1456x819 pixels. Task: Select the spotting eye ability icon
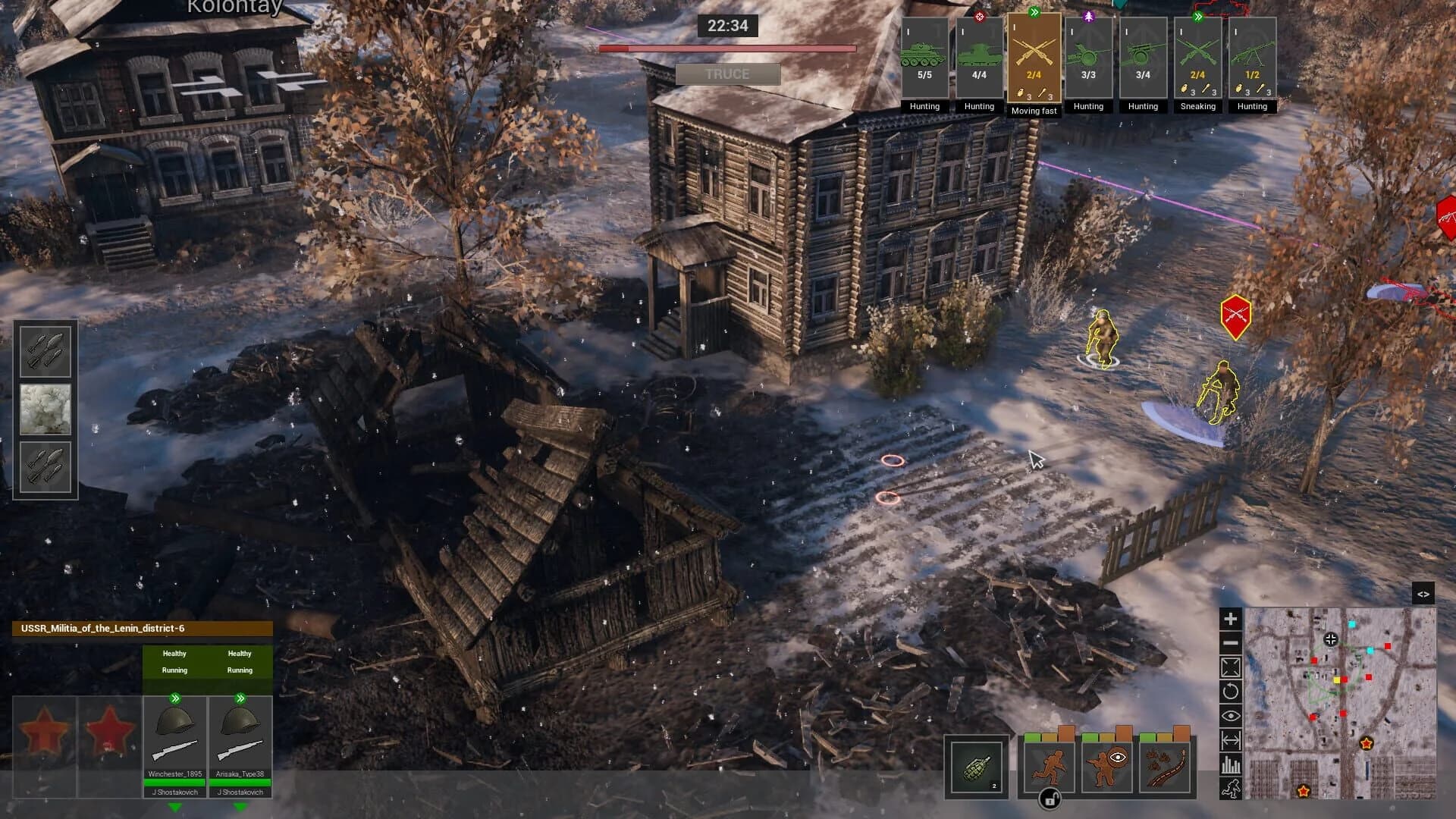pos(1106,767)
